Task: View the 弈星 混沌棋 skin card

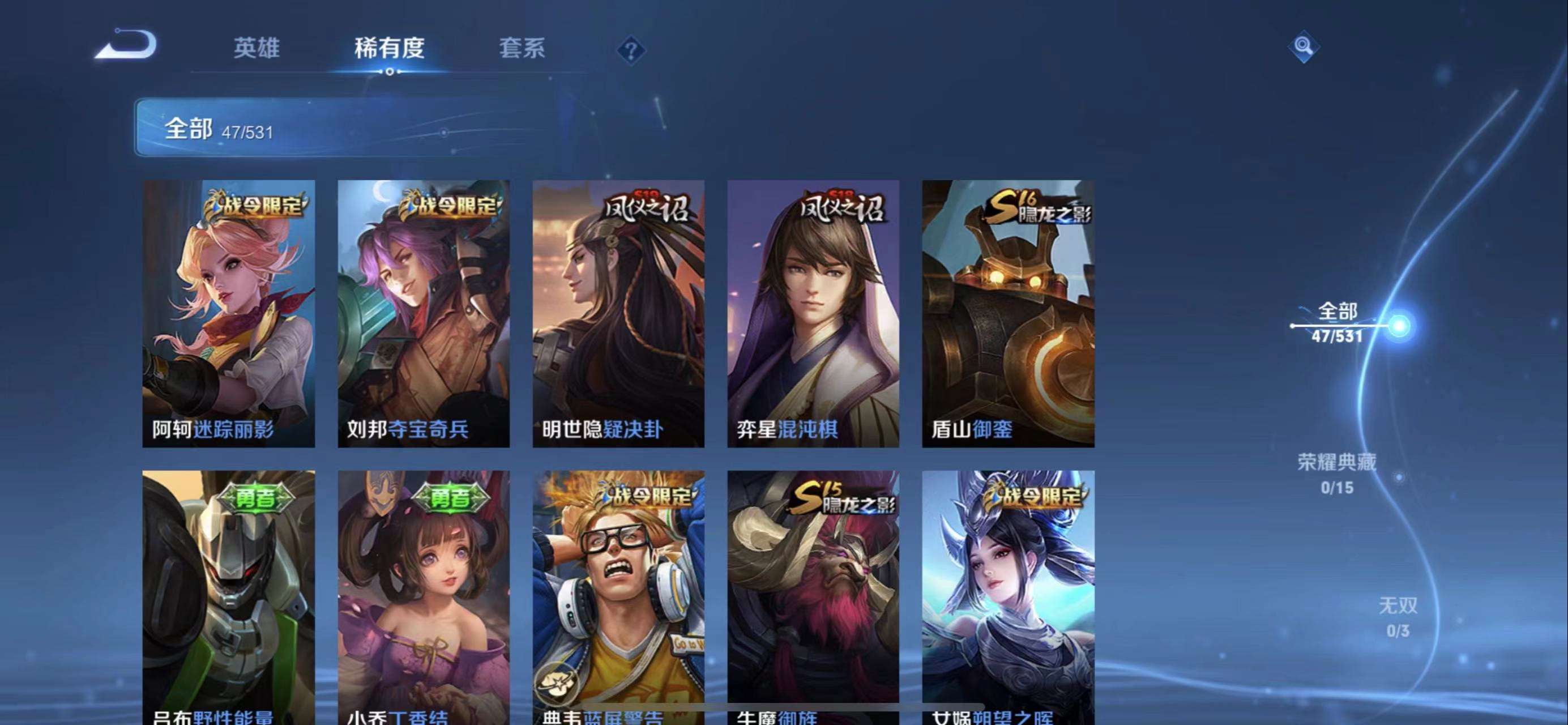Action: [x=813, y=313]
